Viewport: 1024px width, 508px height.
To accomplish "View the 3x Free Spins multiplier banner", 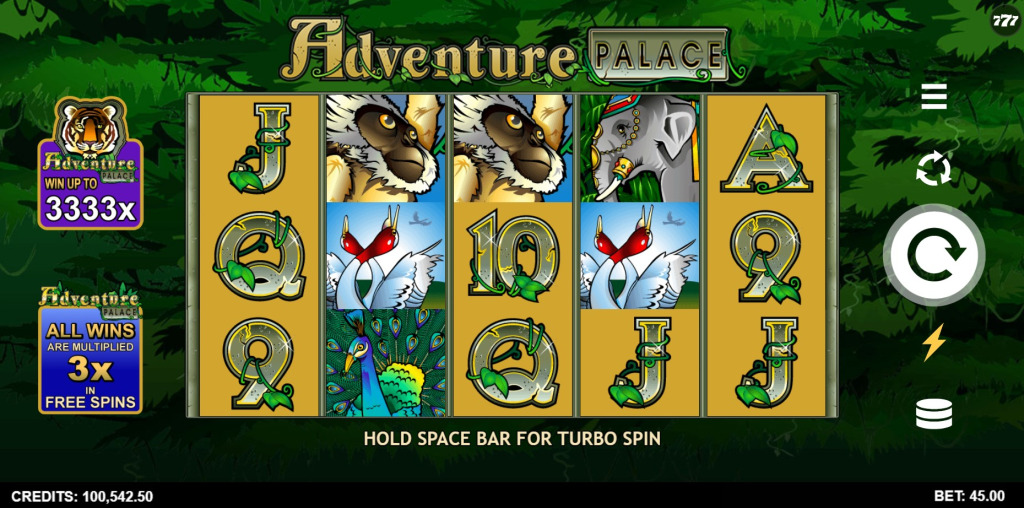I will (x=90, y=350).
